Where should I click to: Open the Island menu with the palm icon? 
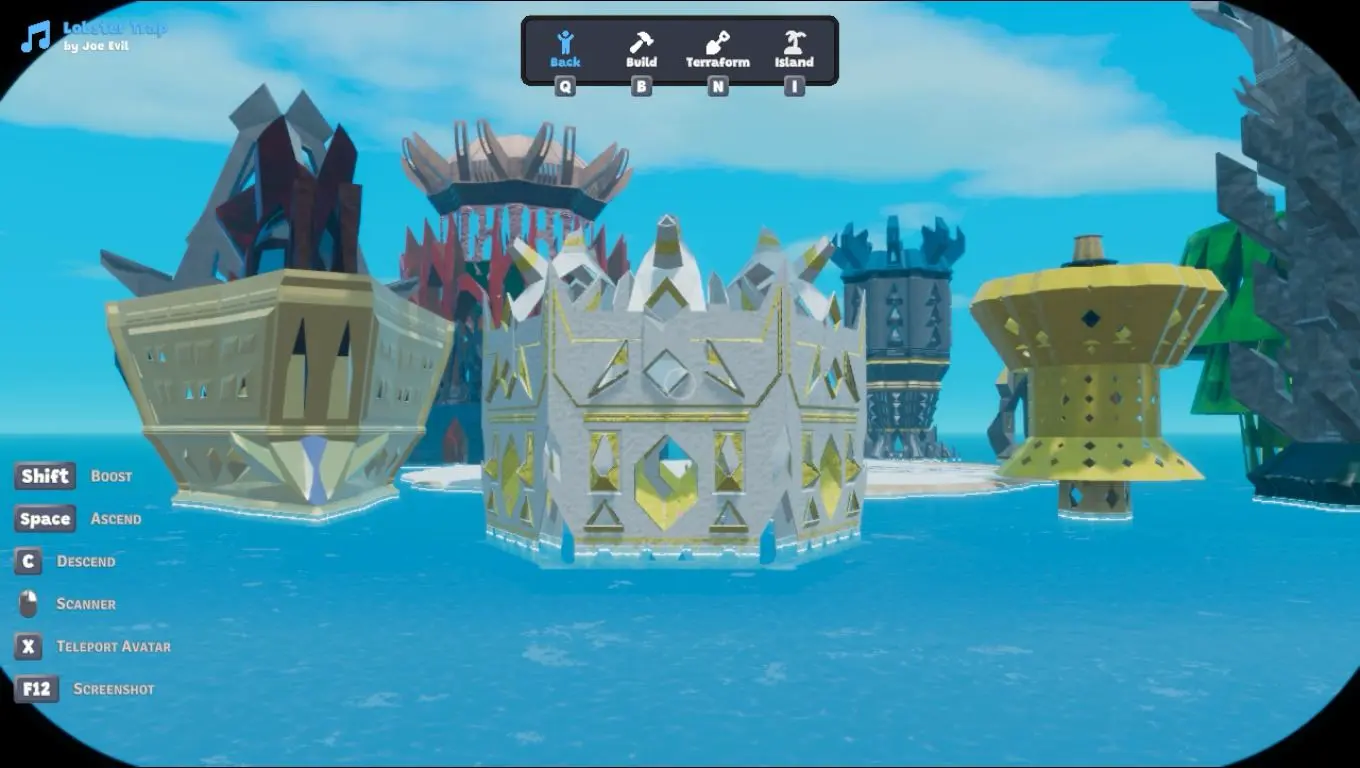click(794, 49)
